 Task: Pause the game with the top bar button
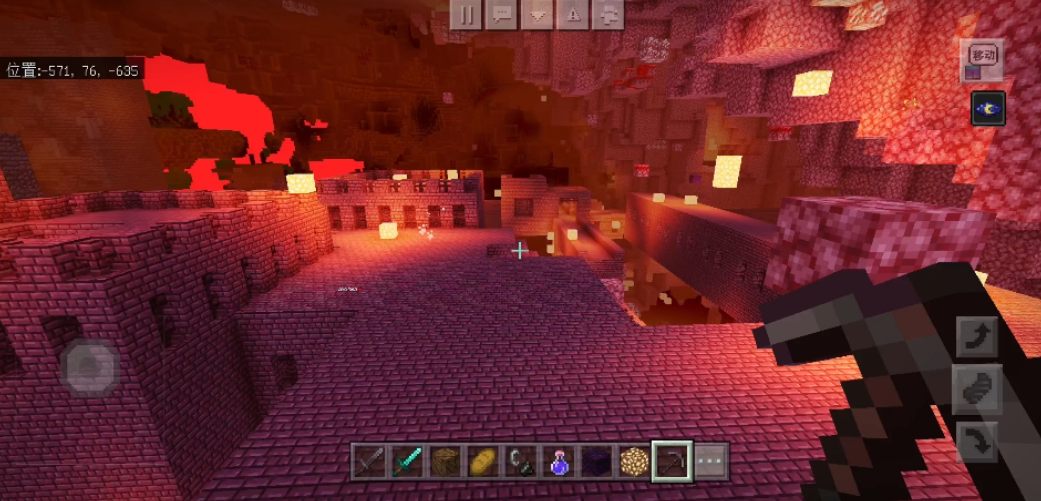click(466, 14)
